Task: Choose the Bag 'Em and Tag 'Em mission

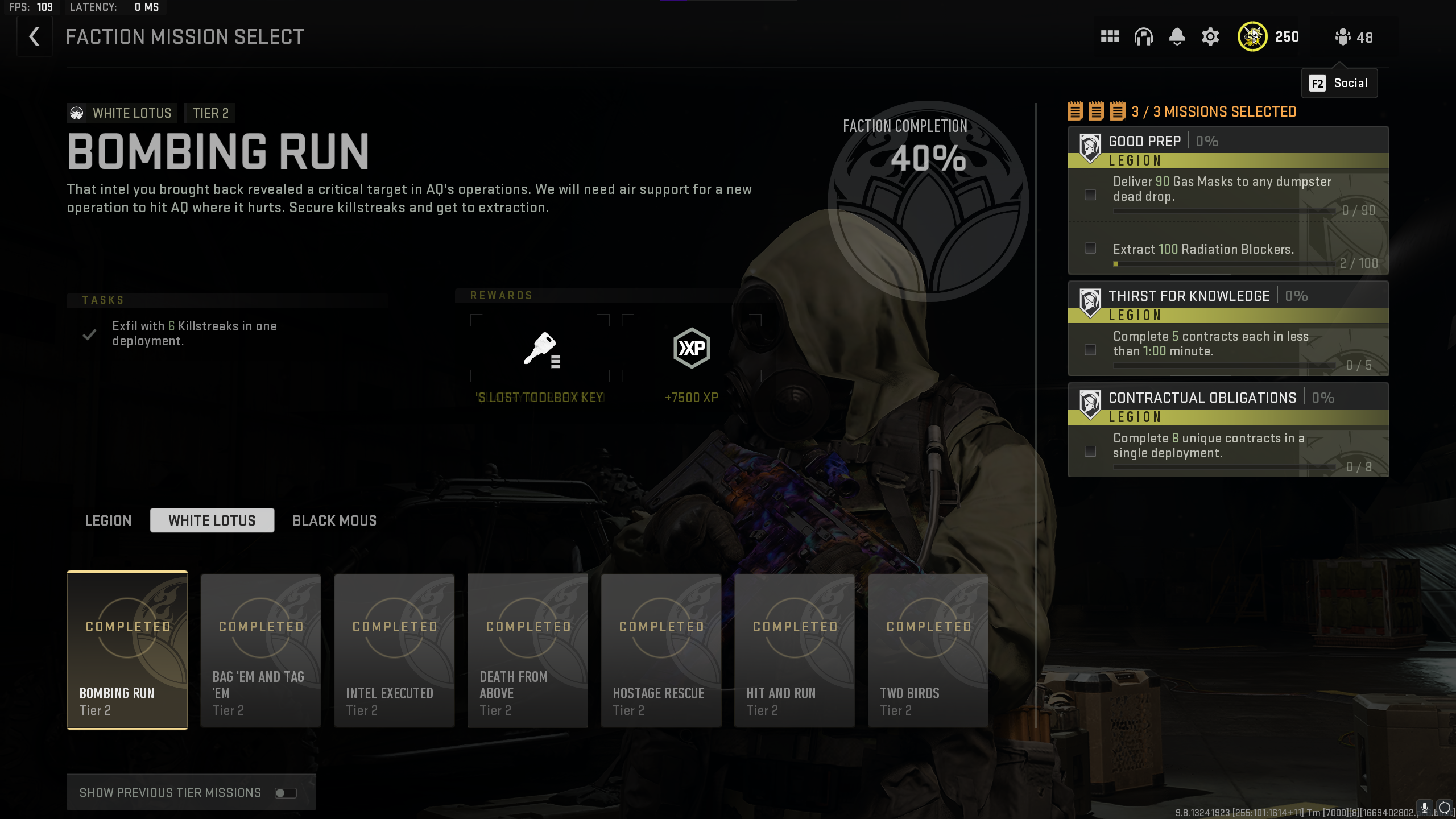Action: coord(261,650)
